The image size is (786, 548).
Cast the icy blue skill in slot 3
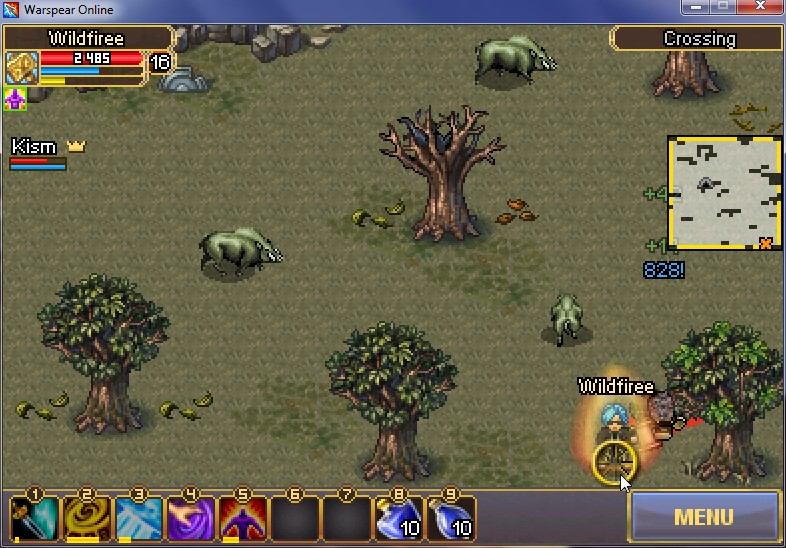click(138, 518)
